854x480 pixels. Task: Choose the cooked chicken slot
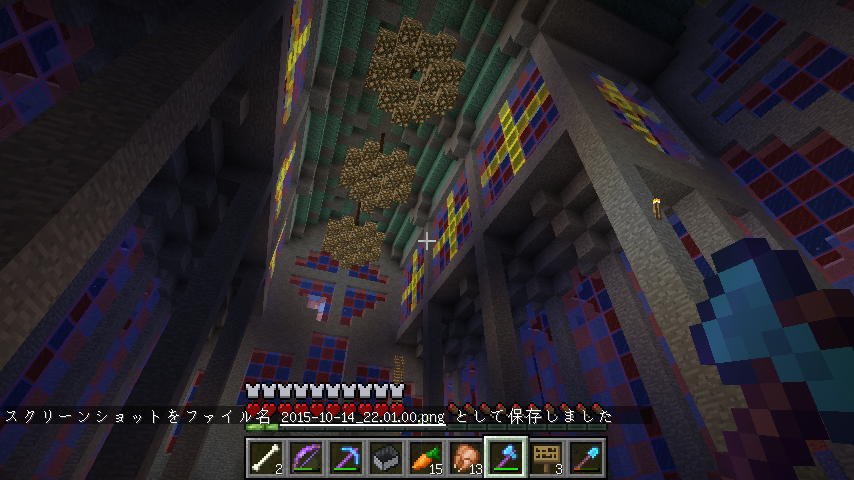466,458
